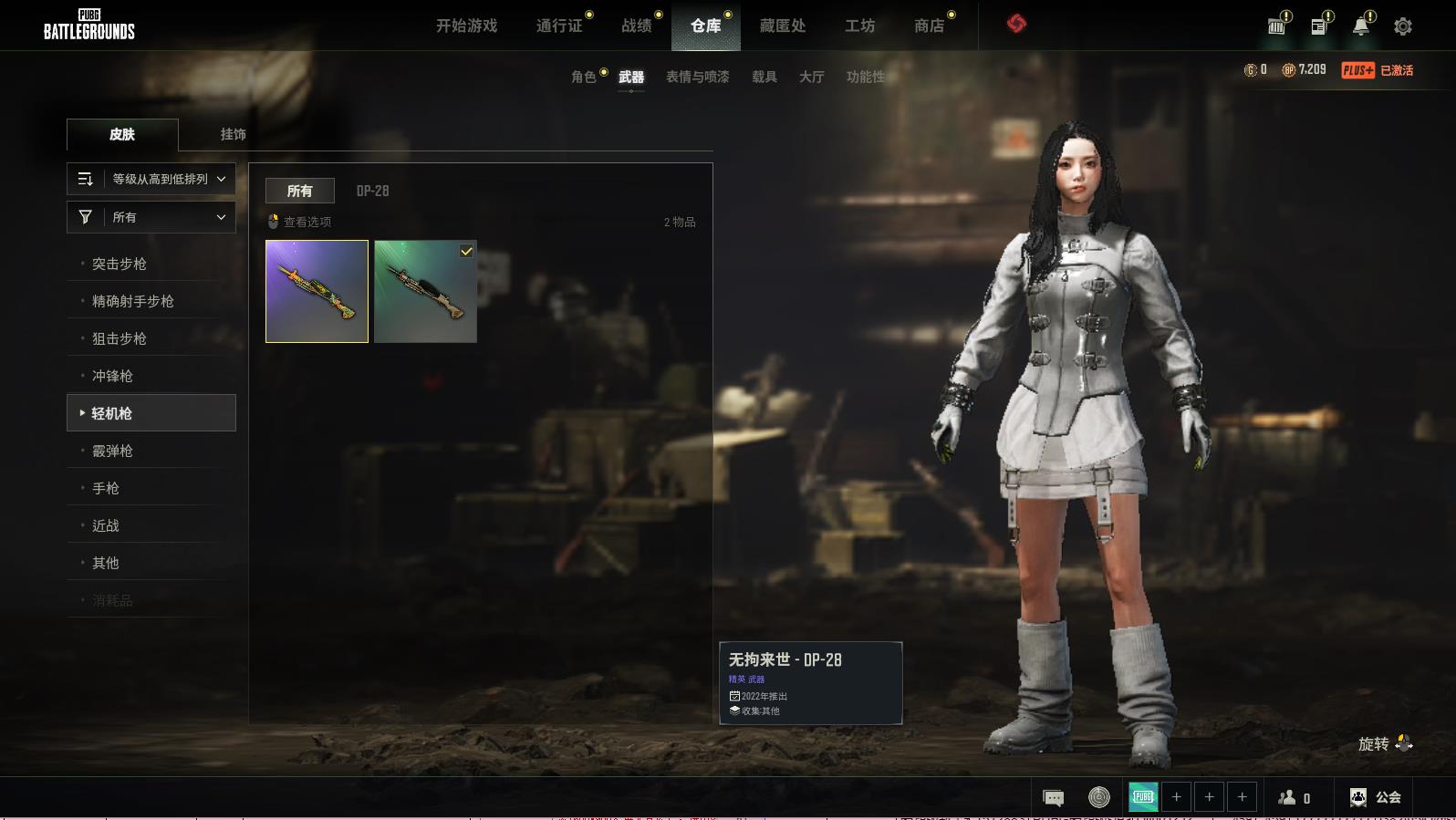Image resolution: width=1456 pixels, height=820 pixels.
Task: Open the 公会 guild button
Action: [x=1376, y=797]
